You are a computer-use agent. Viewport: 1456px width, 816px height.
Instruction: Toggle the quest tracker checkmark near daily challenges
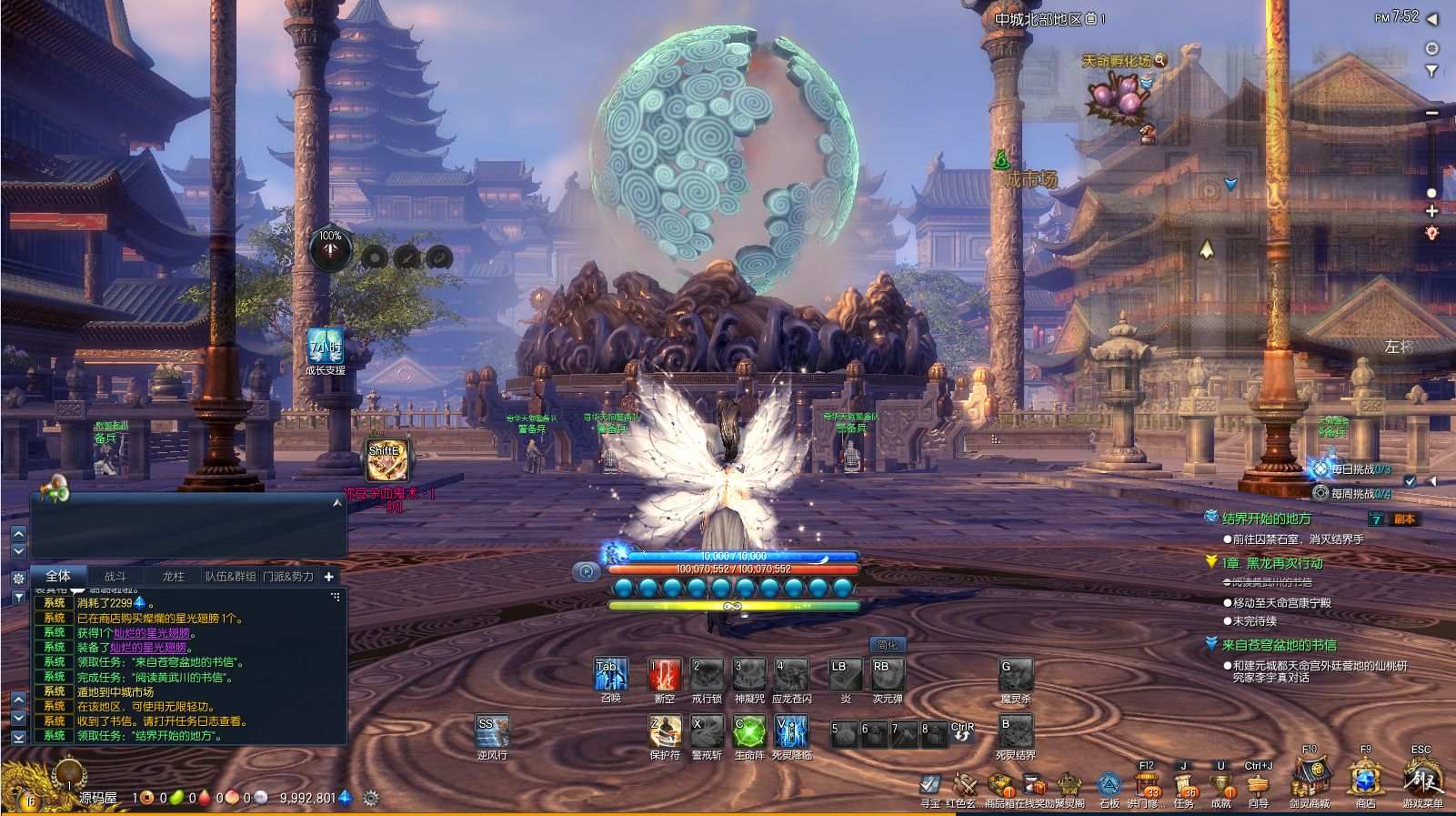point(1410,479)
